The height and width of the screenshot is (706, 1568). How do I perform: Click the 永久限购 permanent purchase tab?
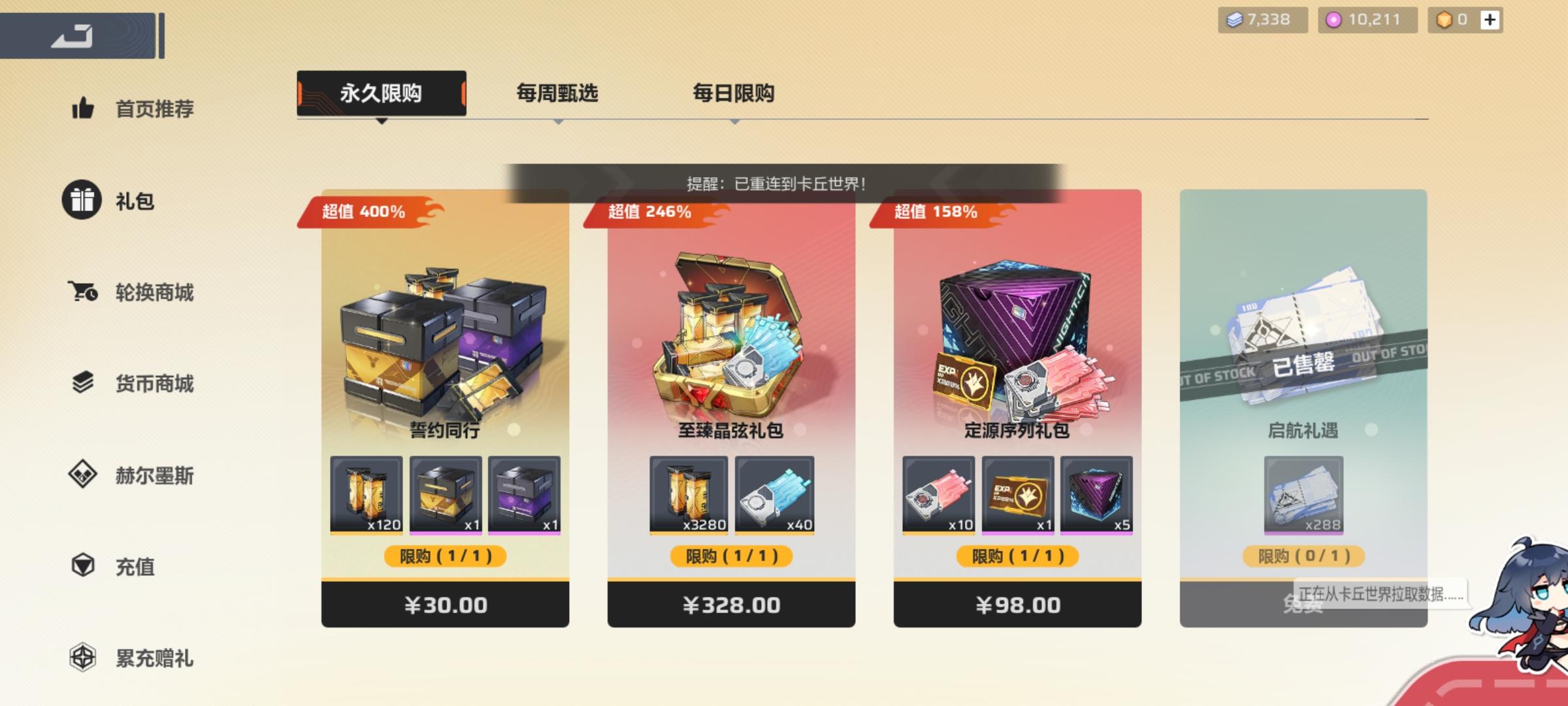point(381,93)
